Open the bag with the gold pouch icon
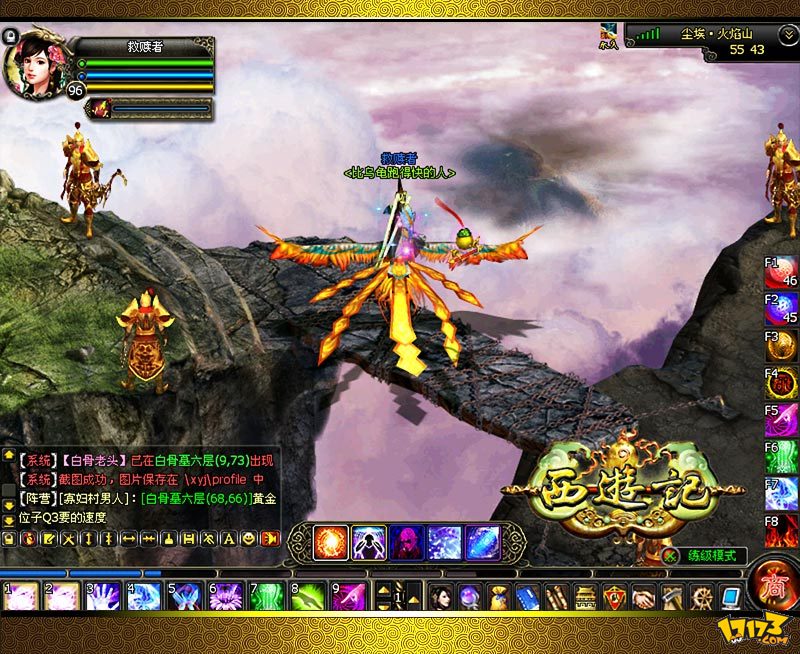This screenshot has height=654, width=800. [498, 597]
